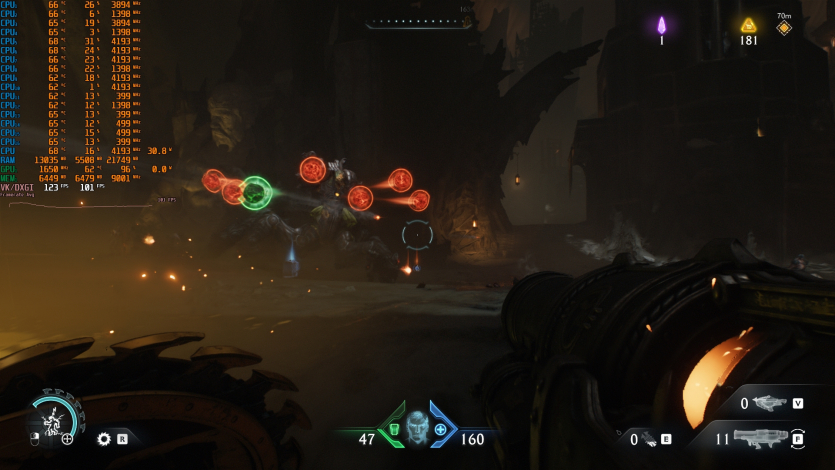Select the orange diamond objective marker
835x470 pixels.
pos(784,28)
